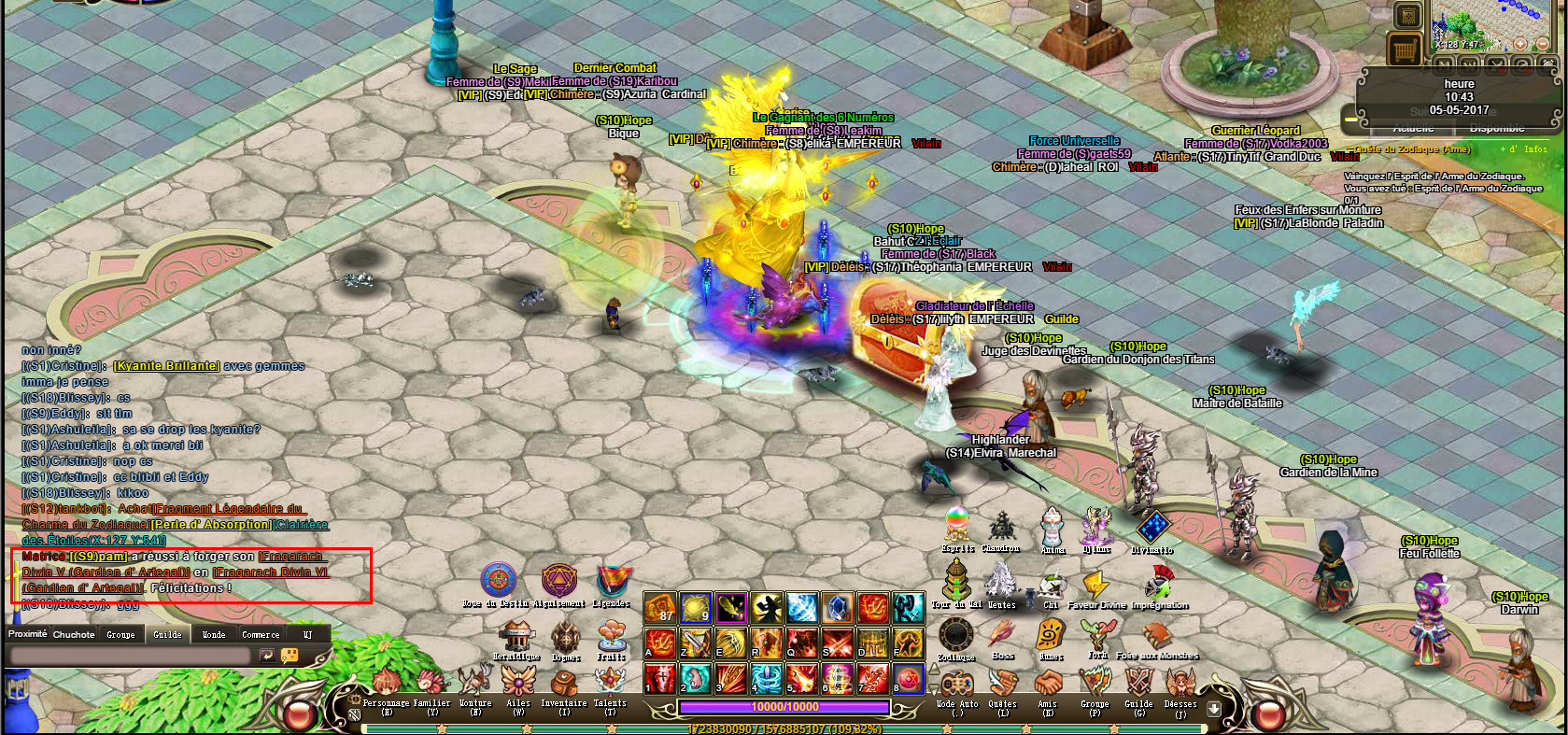Open the Roue du Destin wheel

pyautogui.click(x=498, y=582)
